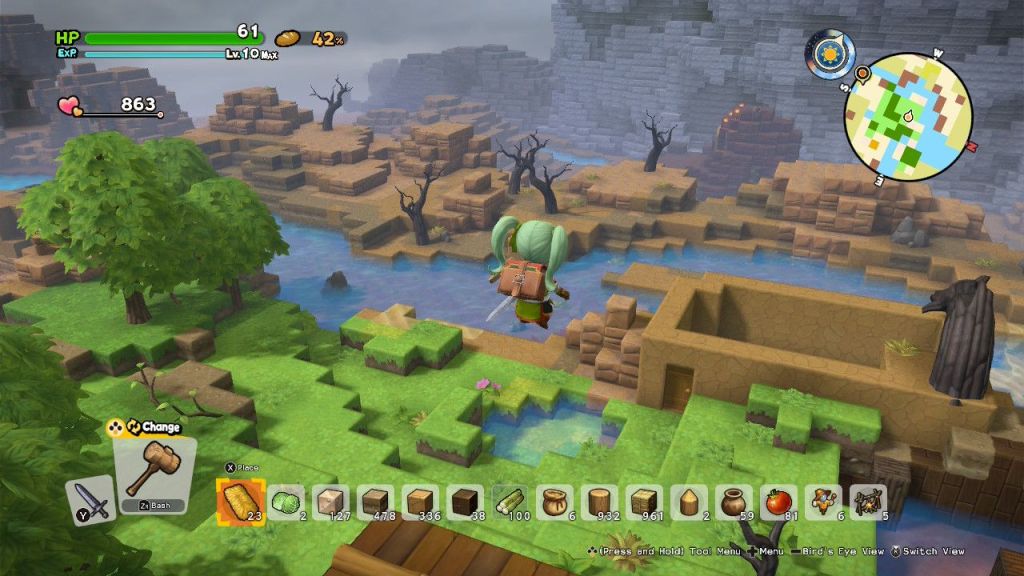
Task: Choose the clay pot hotbar slot
Action: (x=735, y=501)
